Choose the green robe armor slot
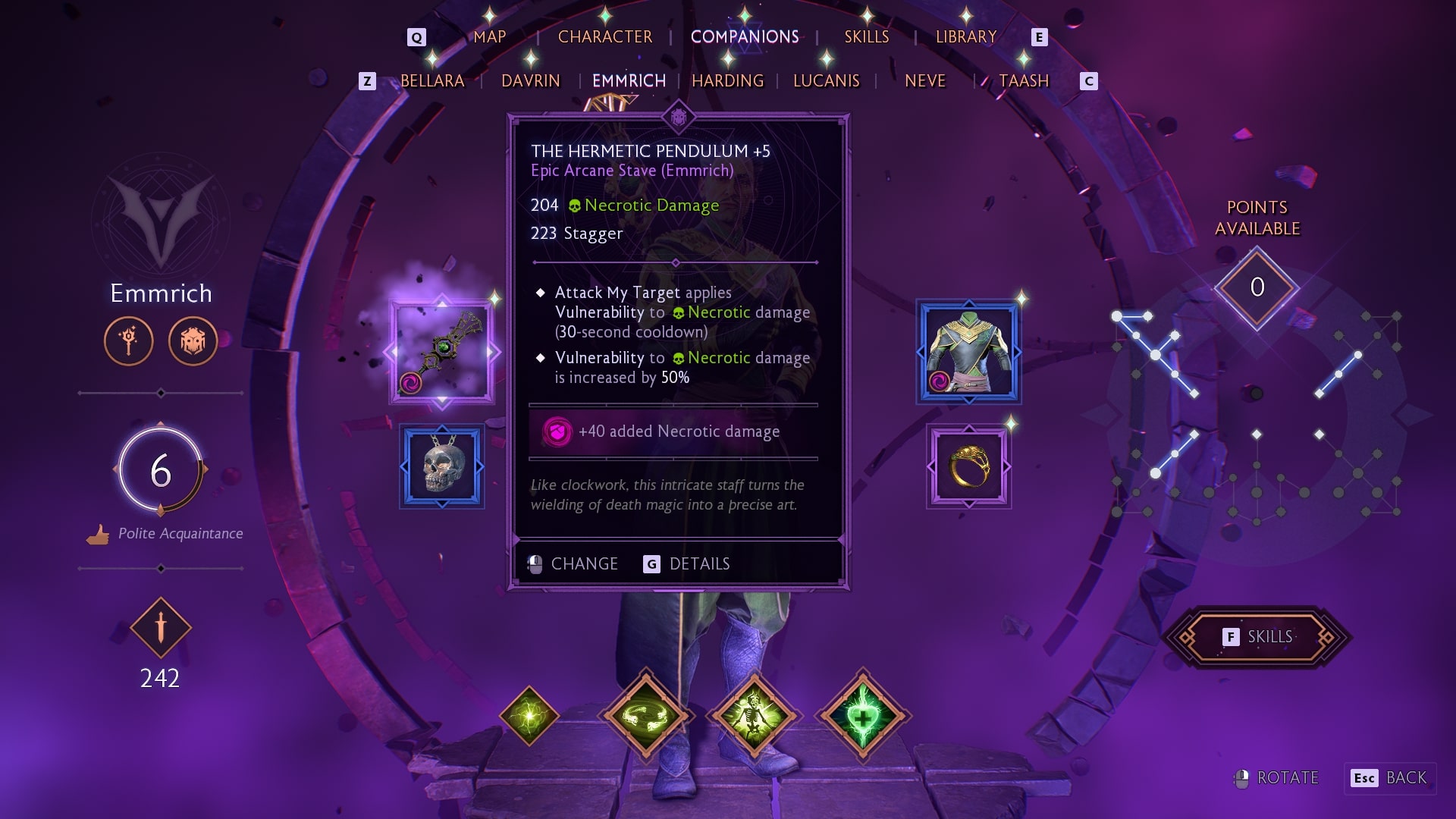Viewport: 1456px width, 819px height. point(968,352)
